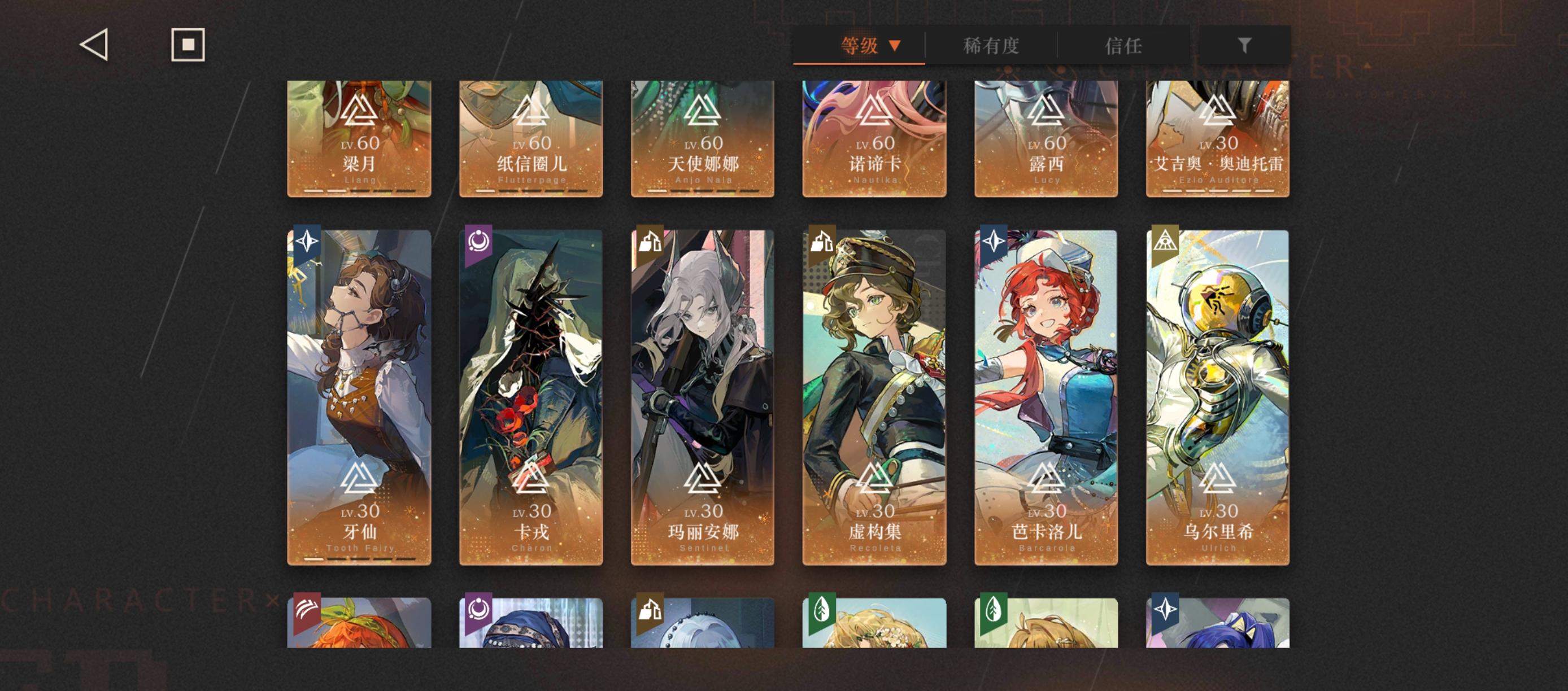Click the square stop button near top left
This screenshot has width=1568, height=691.
[x=188, y=45]
